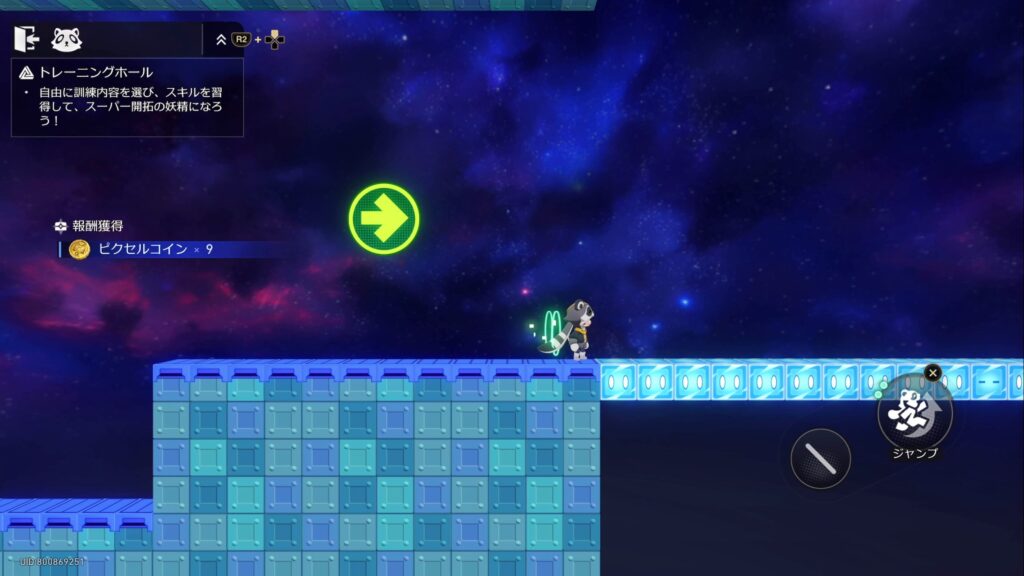
Task: Click the exit door icon
Action: coord(26,39)
